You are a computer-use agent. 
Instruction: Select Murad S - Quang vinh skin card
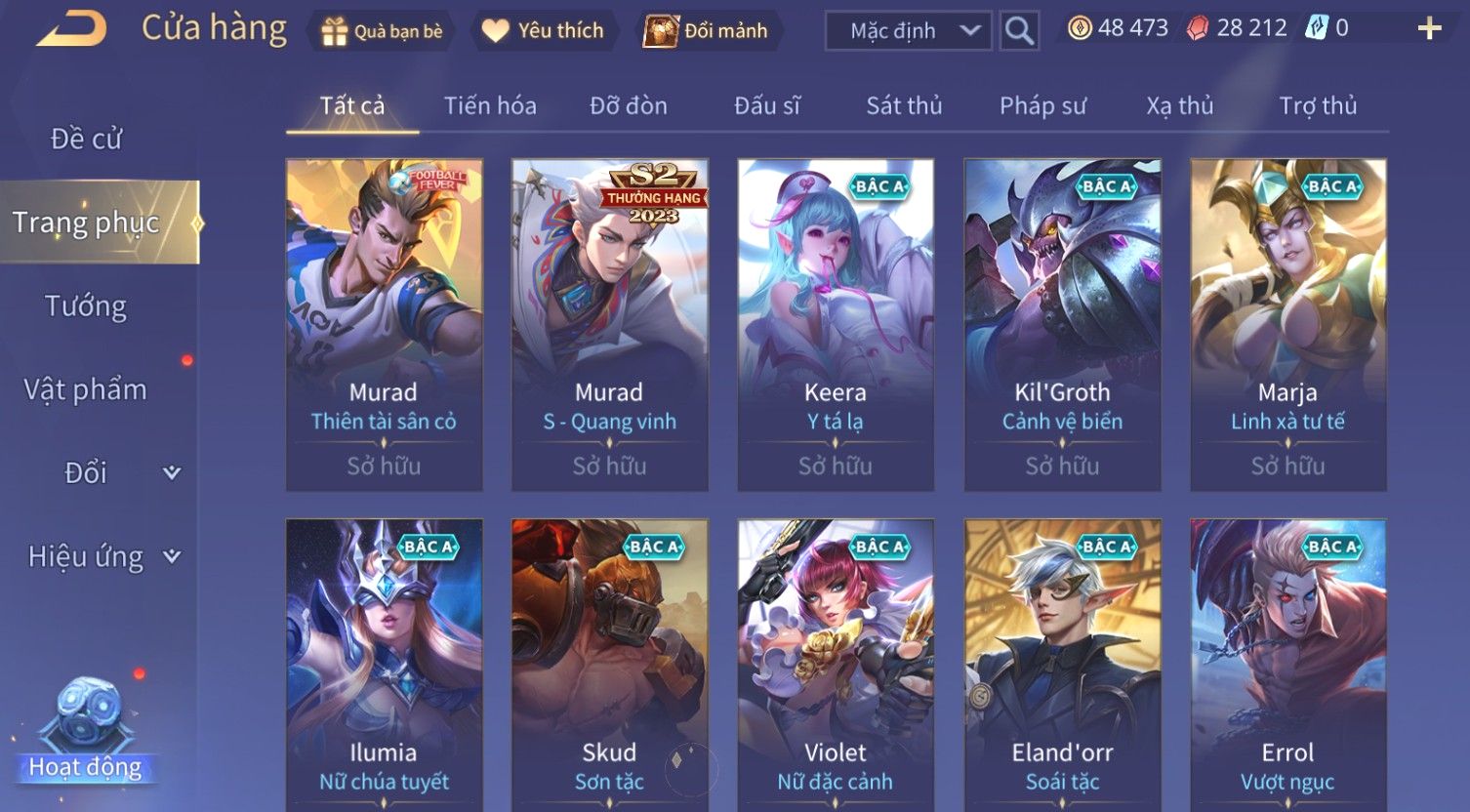(x=609, y=325)
